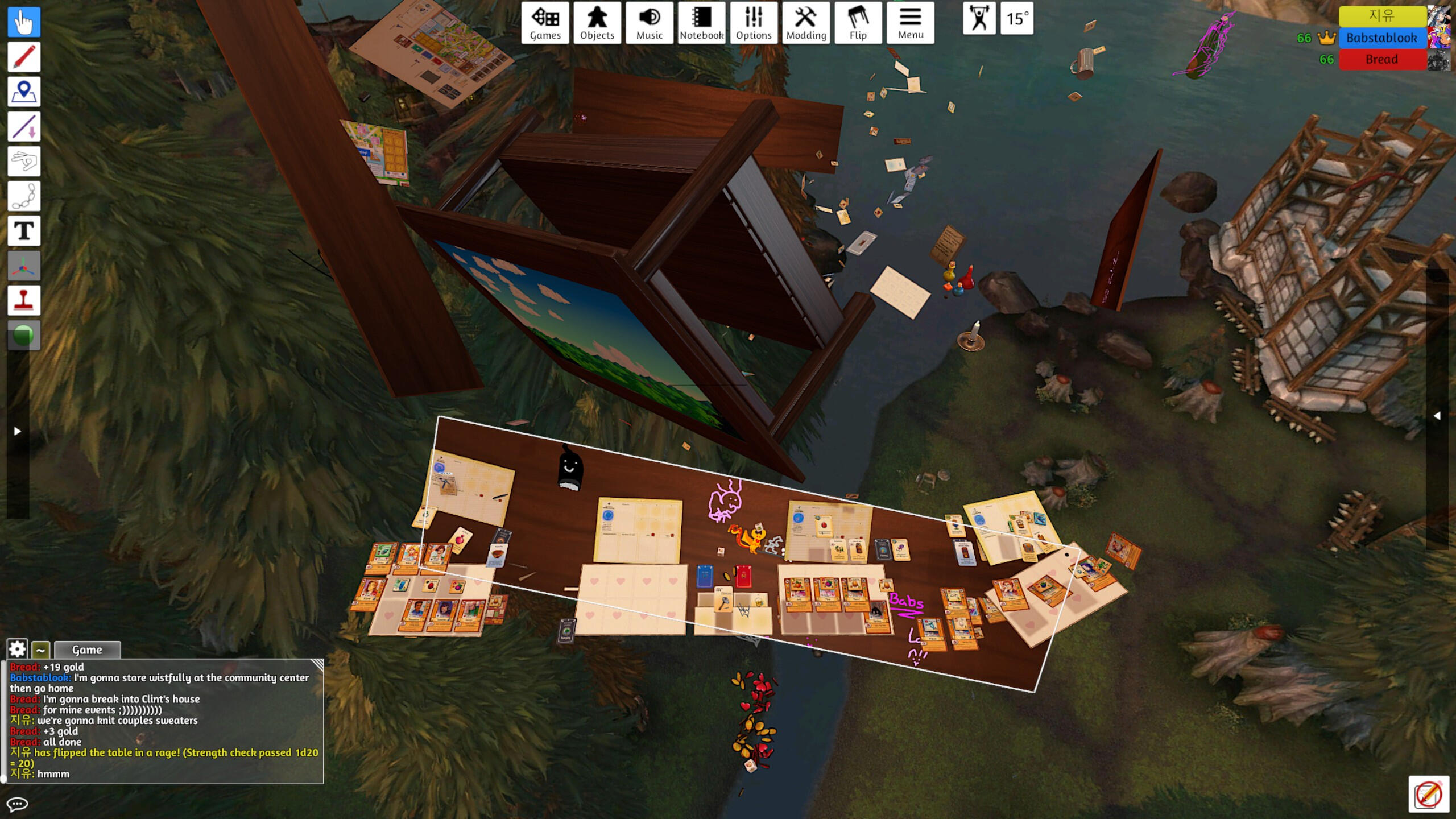Switch to the Game chat tab

(x=87, y=650)
